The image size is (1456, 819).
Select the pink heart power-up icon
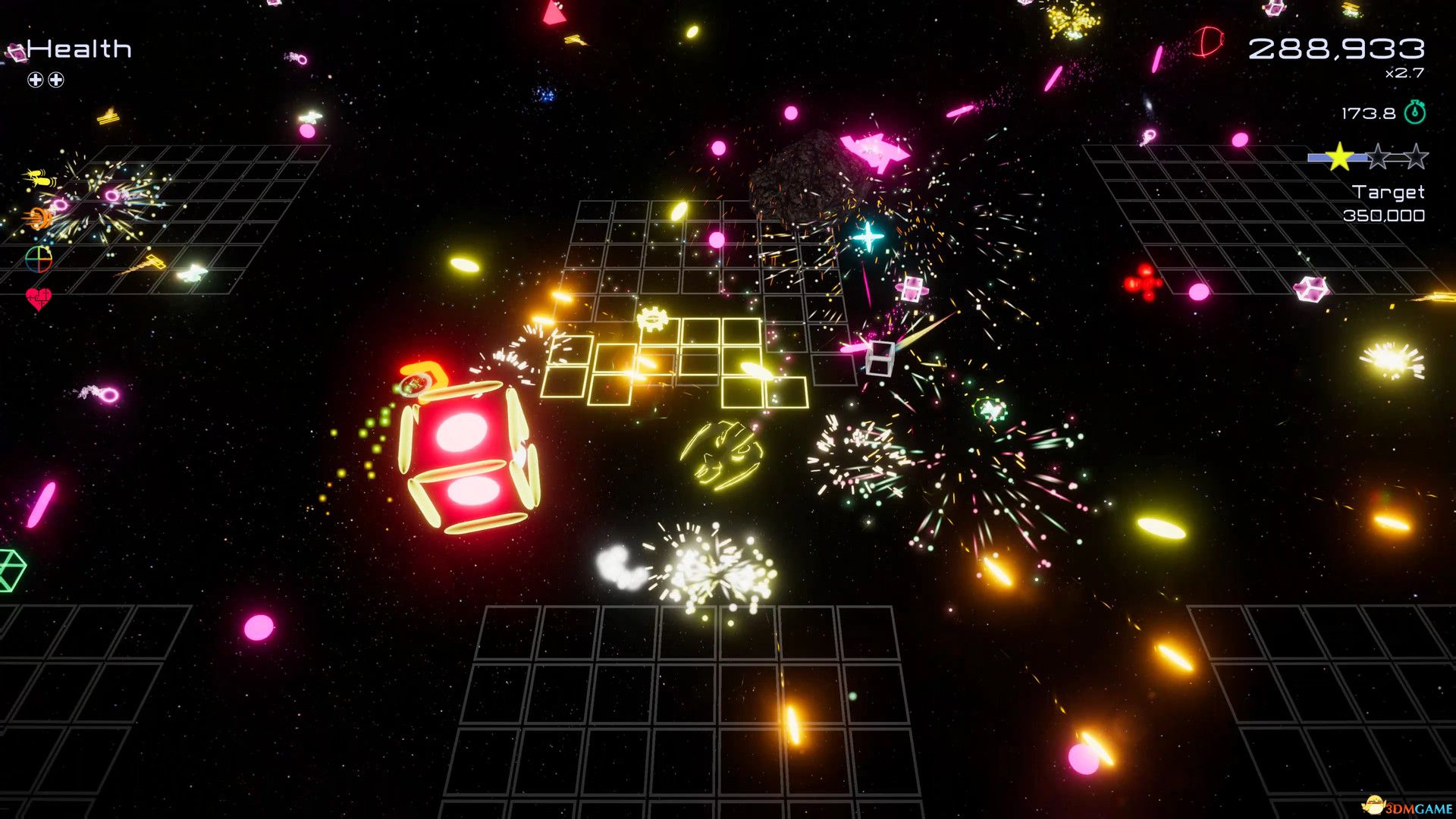point(37,299)
